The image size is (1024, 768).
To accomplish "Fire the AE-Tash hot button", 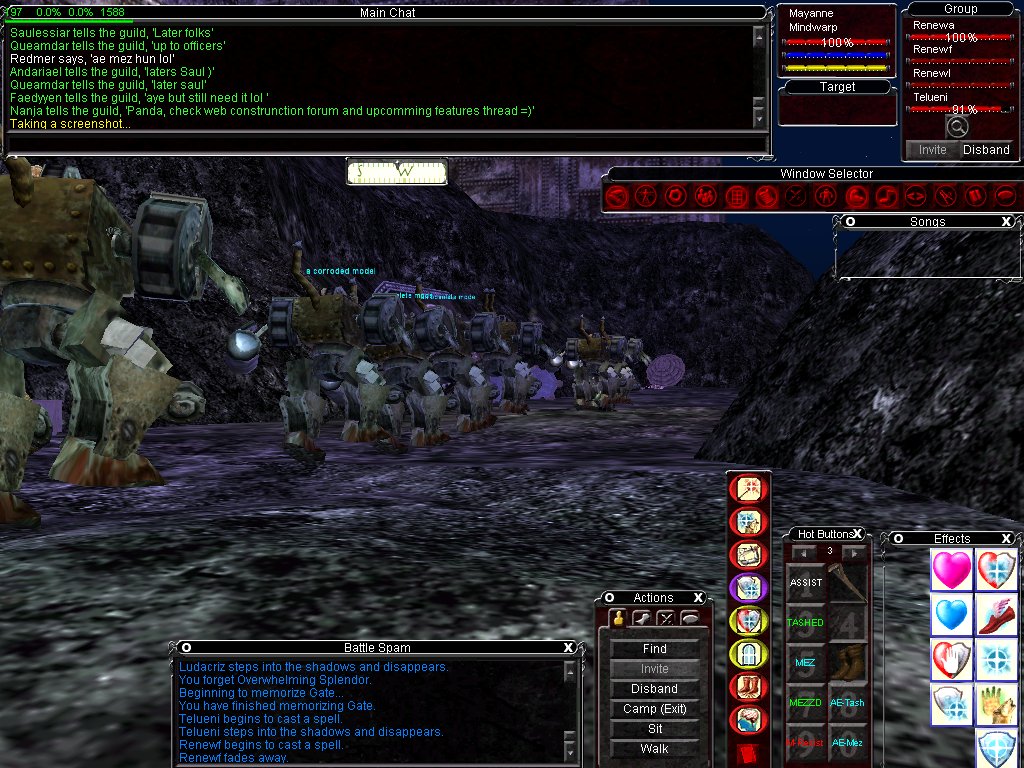I will pyautogui.click(x=848, y=703).
